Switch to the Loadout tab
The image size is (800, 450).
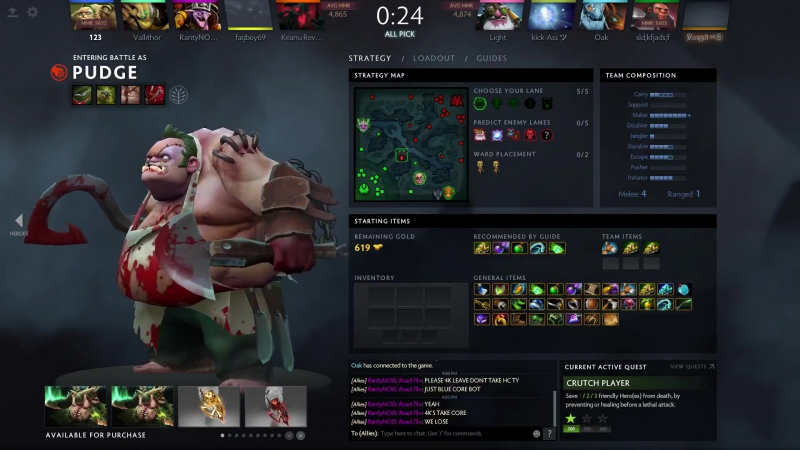pos(433,58)
